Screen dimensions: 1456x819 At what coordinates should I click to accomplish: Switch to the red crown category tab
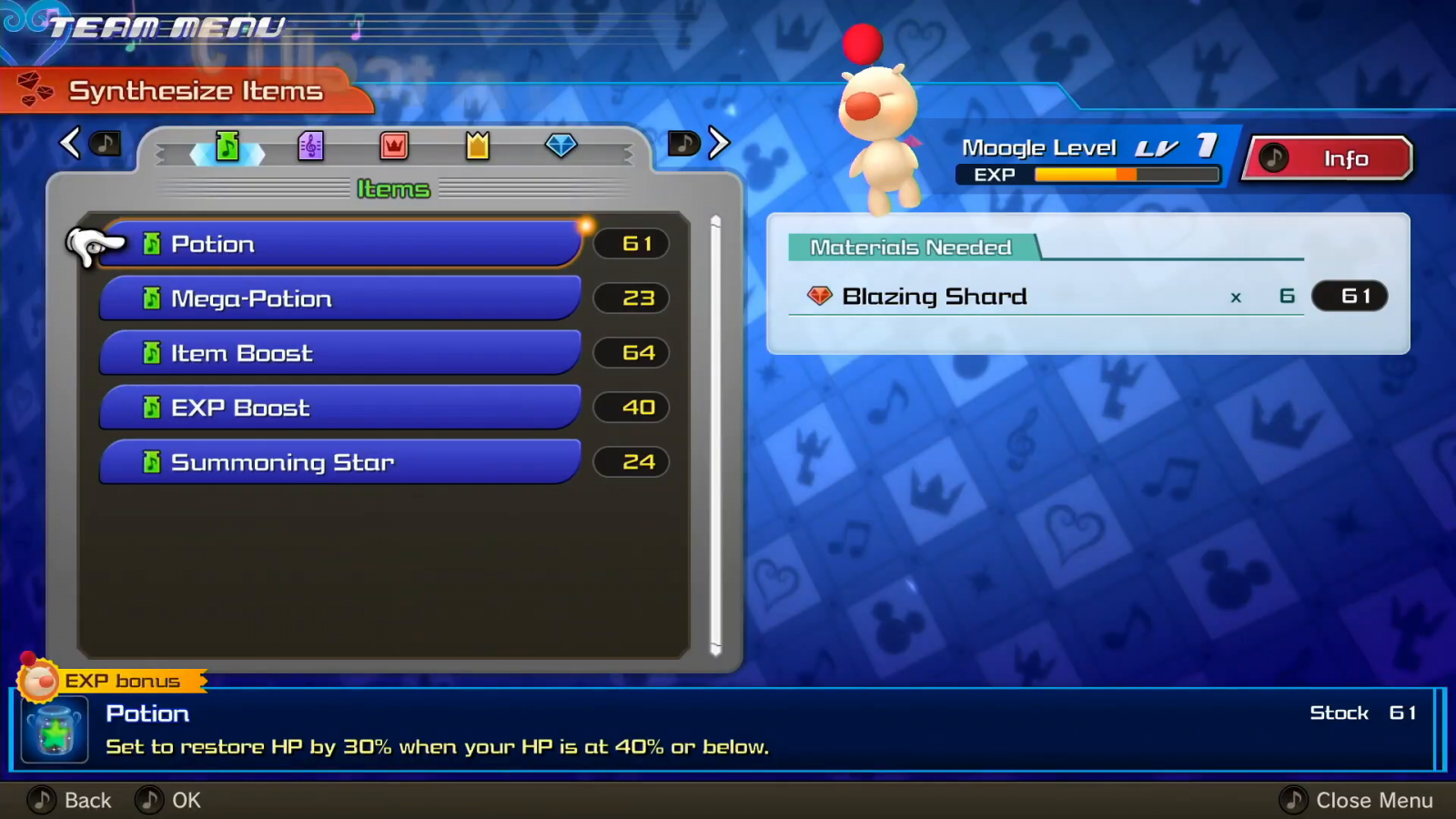pyautogui.click(x=394, y=146)
